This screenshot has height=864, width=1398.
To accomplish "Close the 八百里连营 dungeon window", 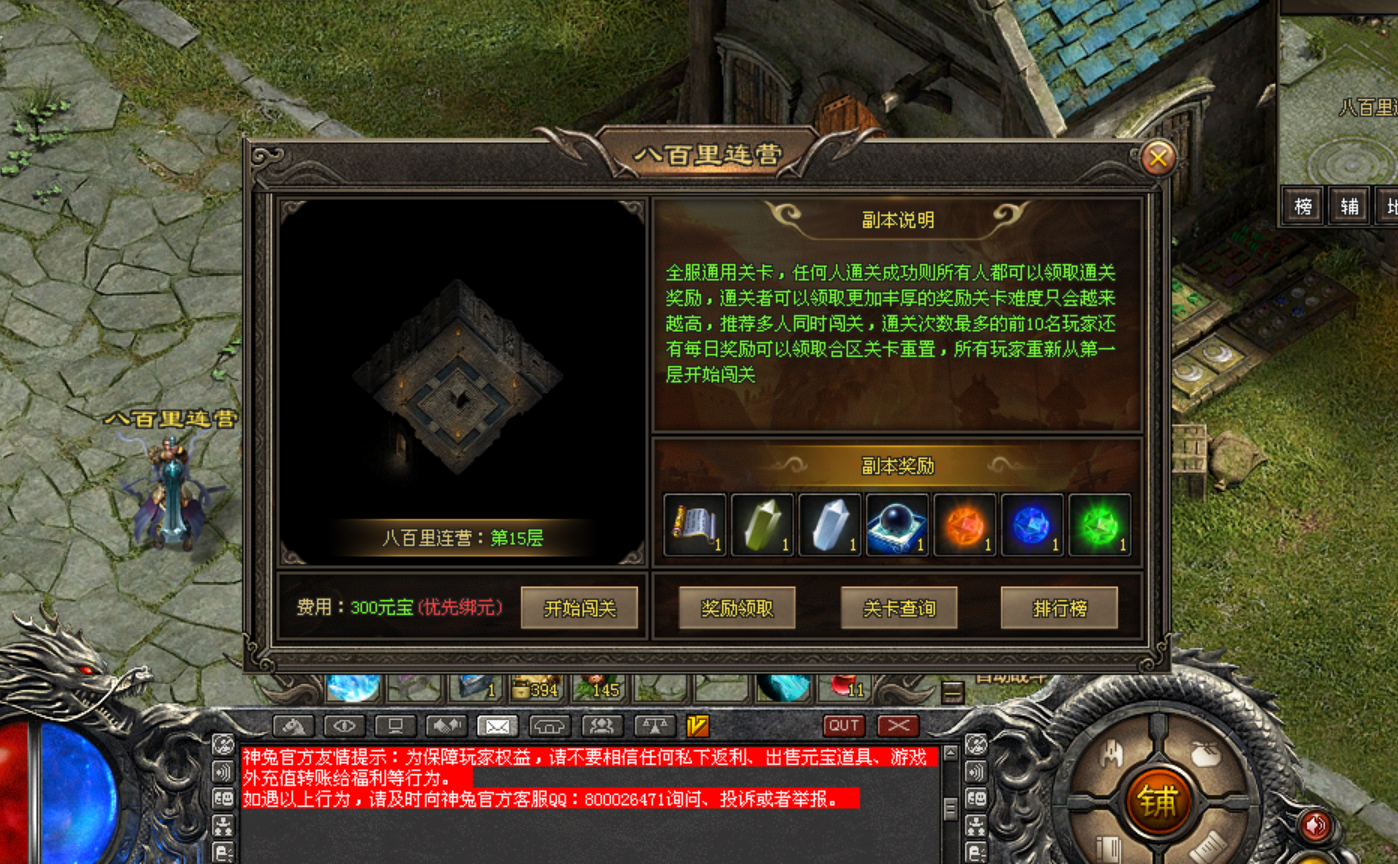I will (1158, 158).
